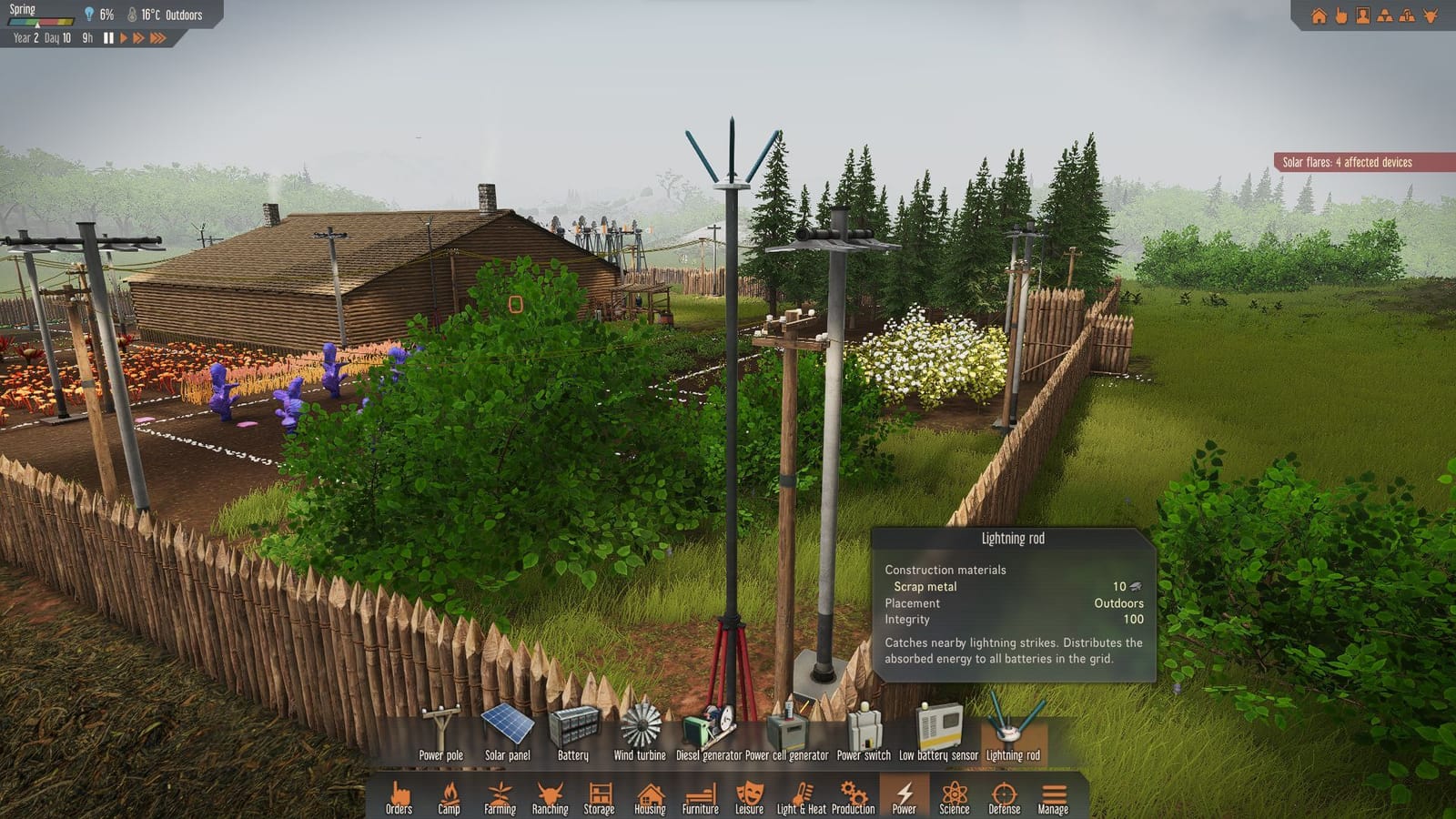
Task: Open the resources stockpile panel icon
Action: pos(1384,15)
